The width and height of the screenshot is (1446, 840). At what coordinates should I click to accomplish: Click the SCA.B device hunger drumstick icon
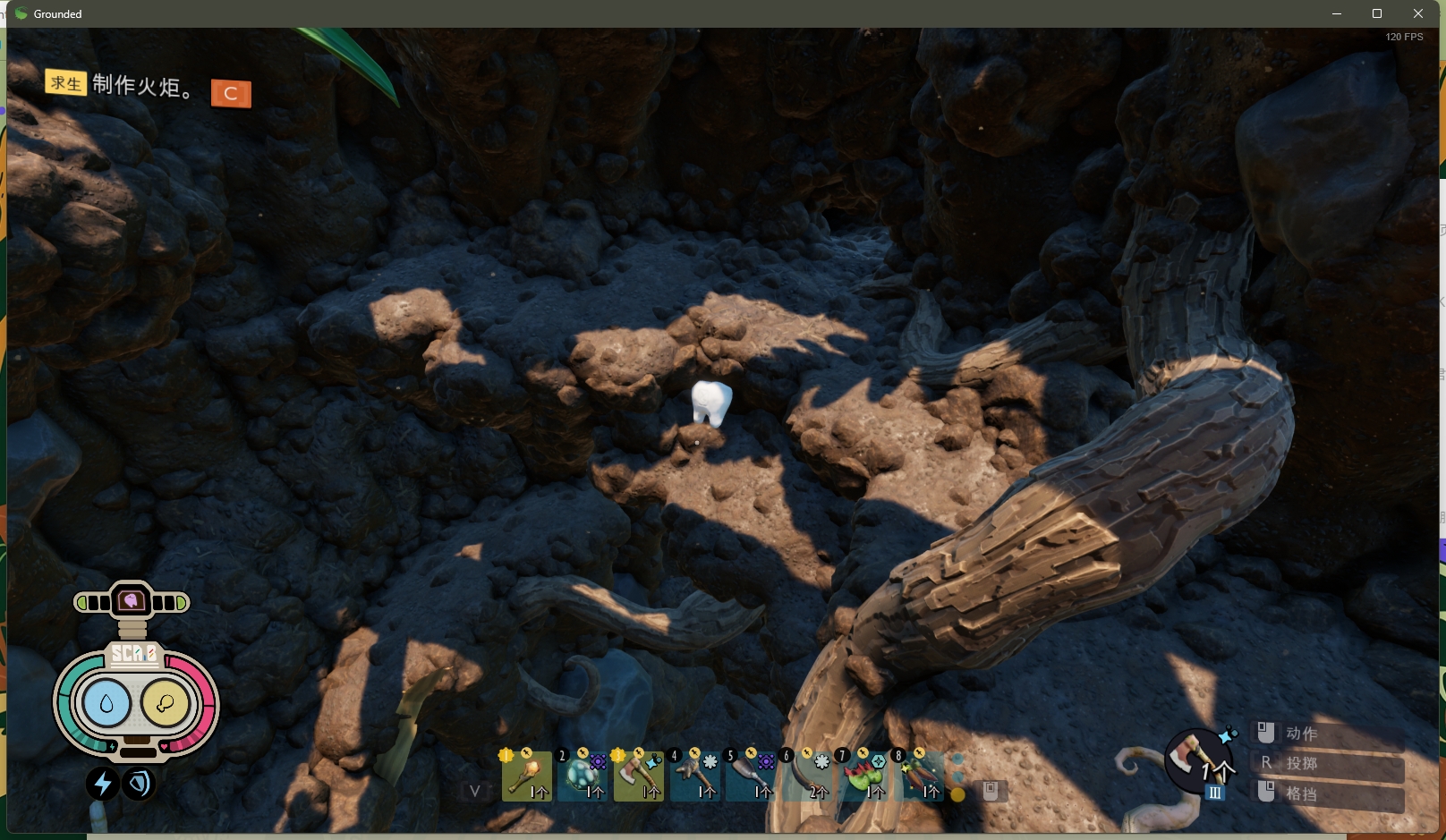click(x=166, y=704)
